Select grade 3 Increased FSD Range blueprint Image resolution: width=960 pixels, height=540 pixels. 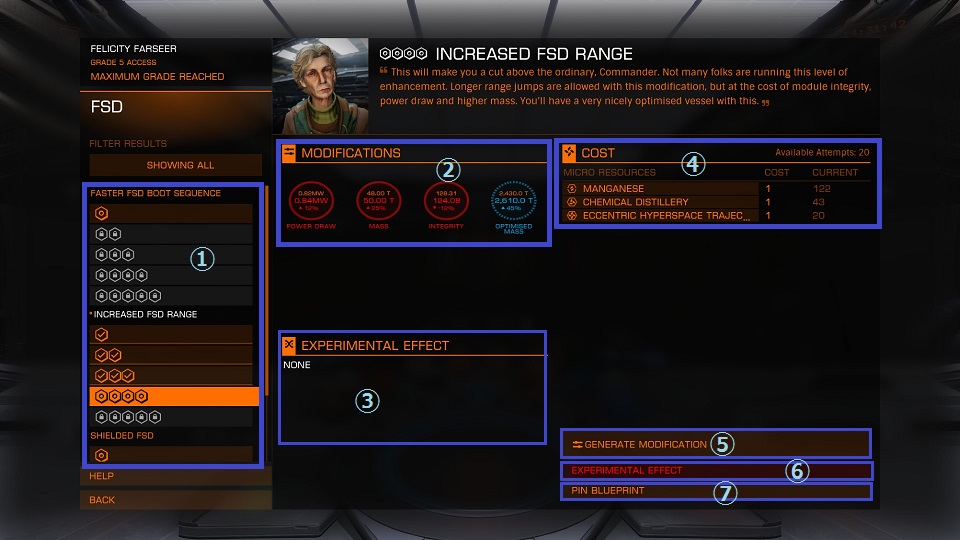coord(172,375)
